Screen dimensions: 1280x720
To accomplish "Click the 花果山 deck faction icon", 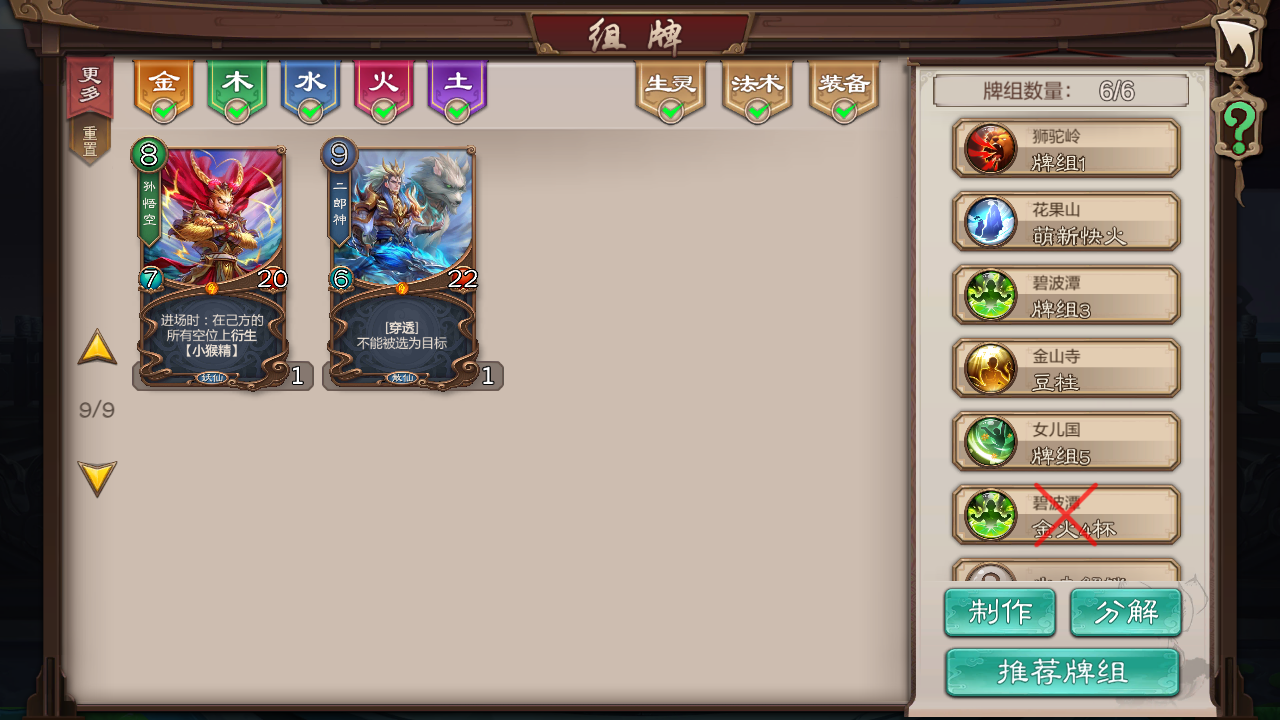I will (989, 221).
